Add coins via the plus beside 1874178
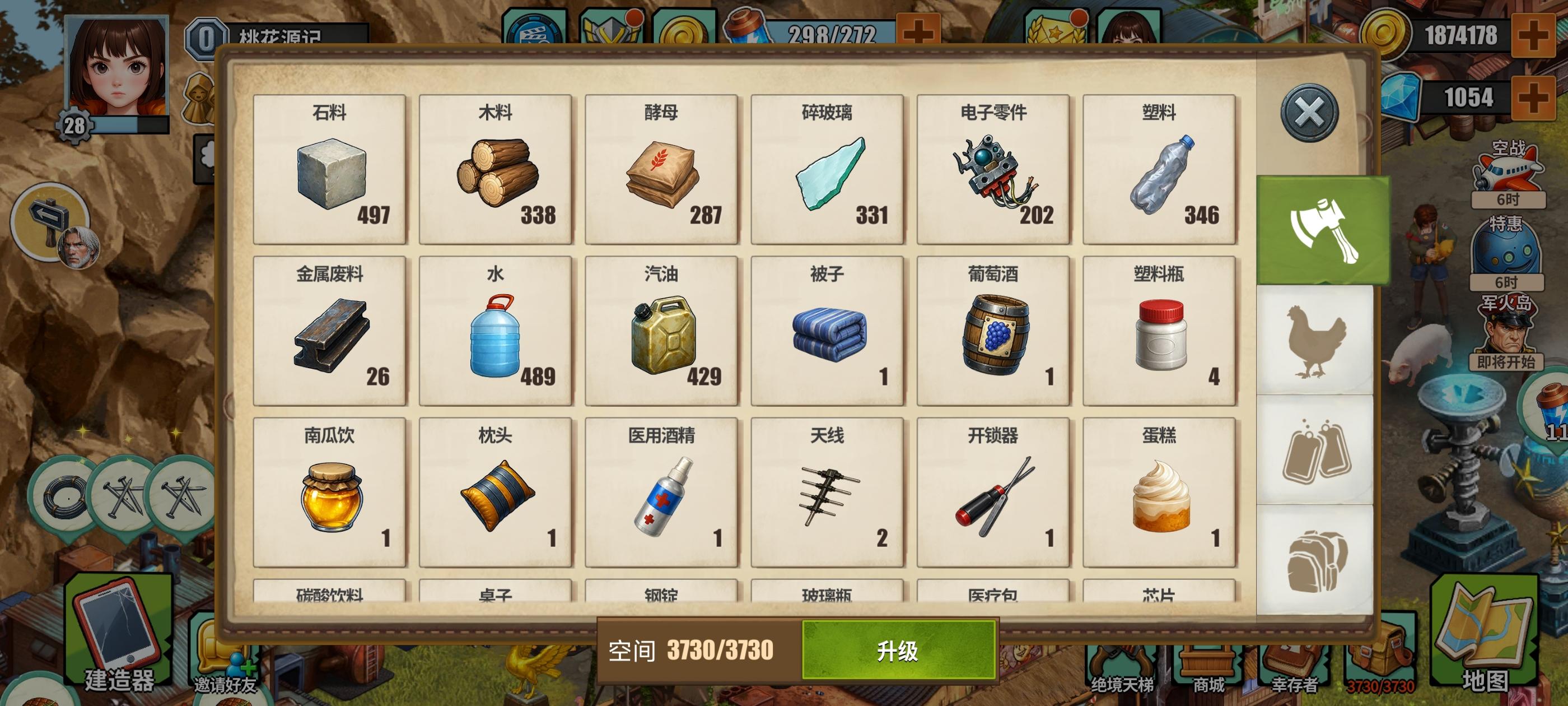Viewport: 1568px width, 706px height. 1534,34
